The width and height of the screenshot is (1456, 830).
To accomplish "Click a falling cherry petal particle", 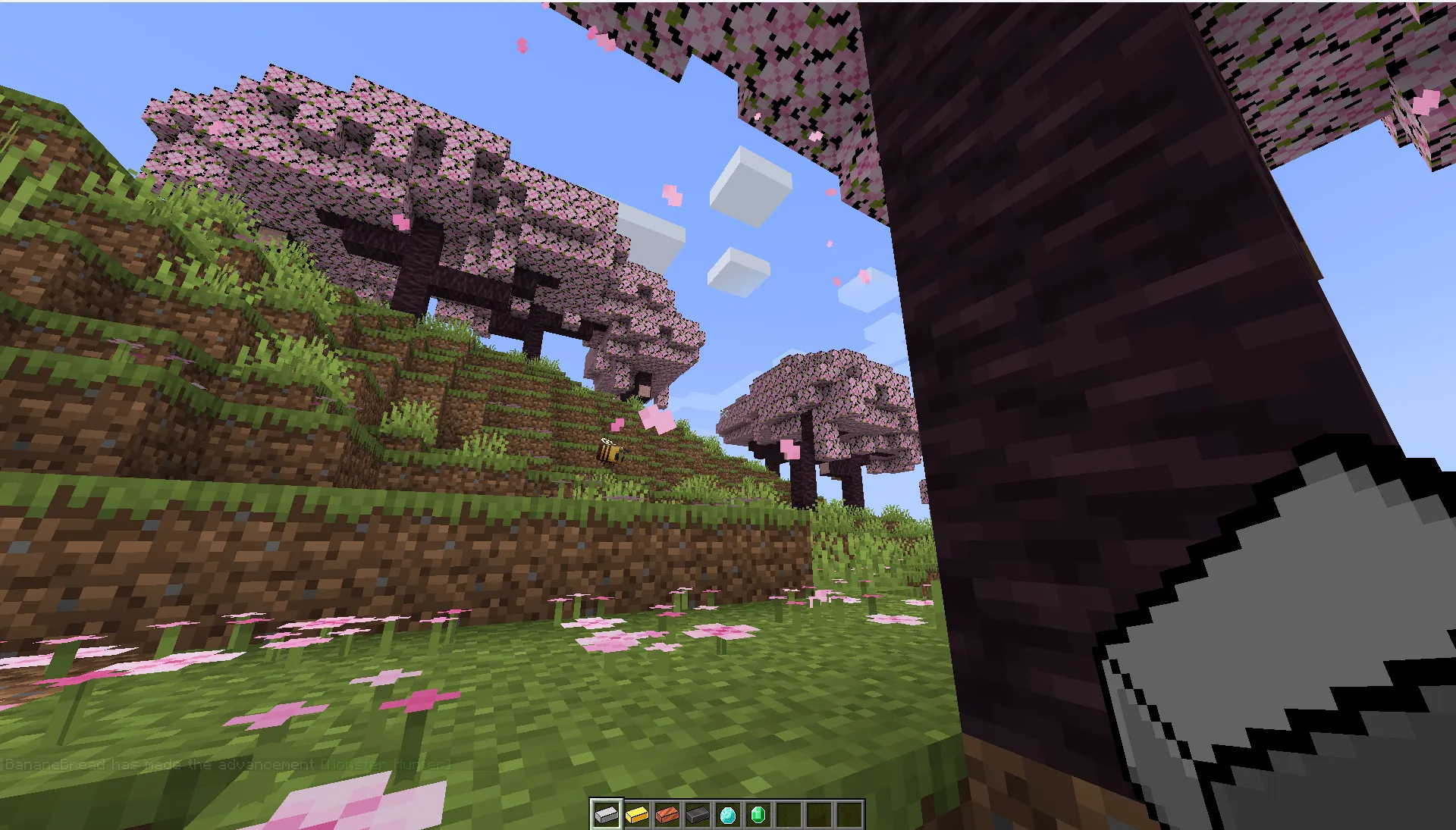I will [672, 193].
